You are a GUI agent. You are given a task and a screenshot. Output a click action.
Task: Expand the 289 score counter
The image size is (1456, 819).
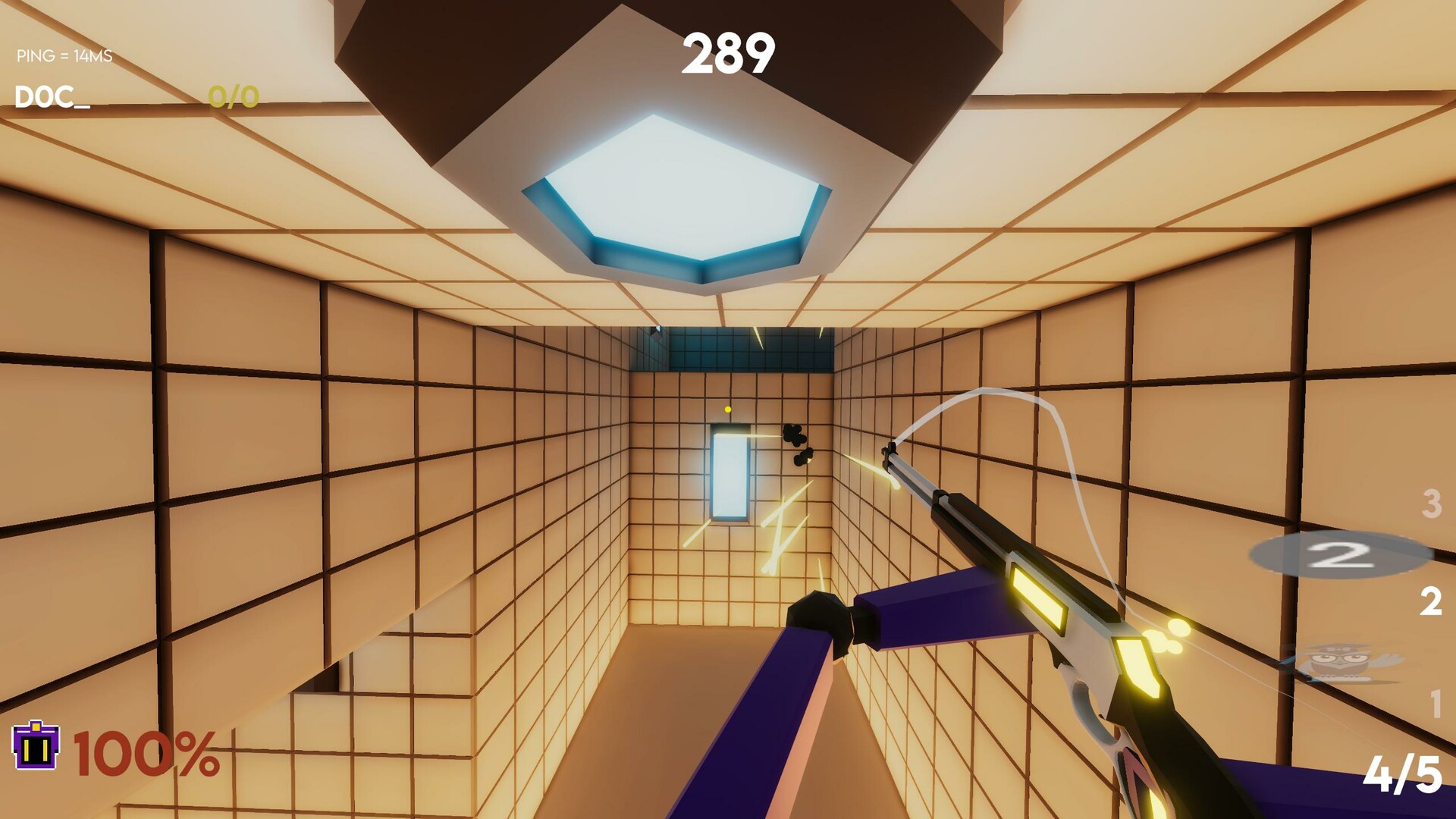tap(729, 53)
